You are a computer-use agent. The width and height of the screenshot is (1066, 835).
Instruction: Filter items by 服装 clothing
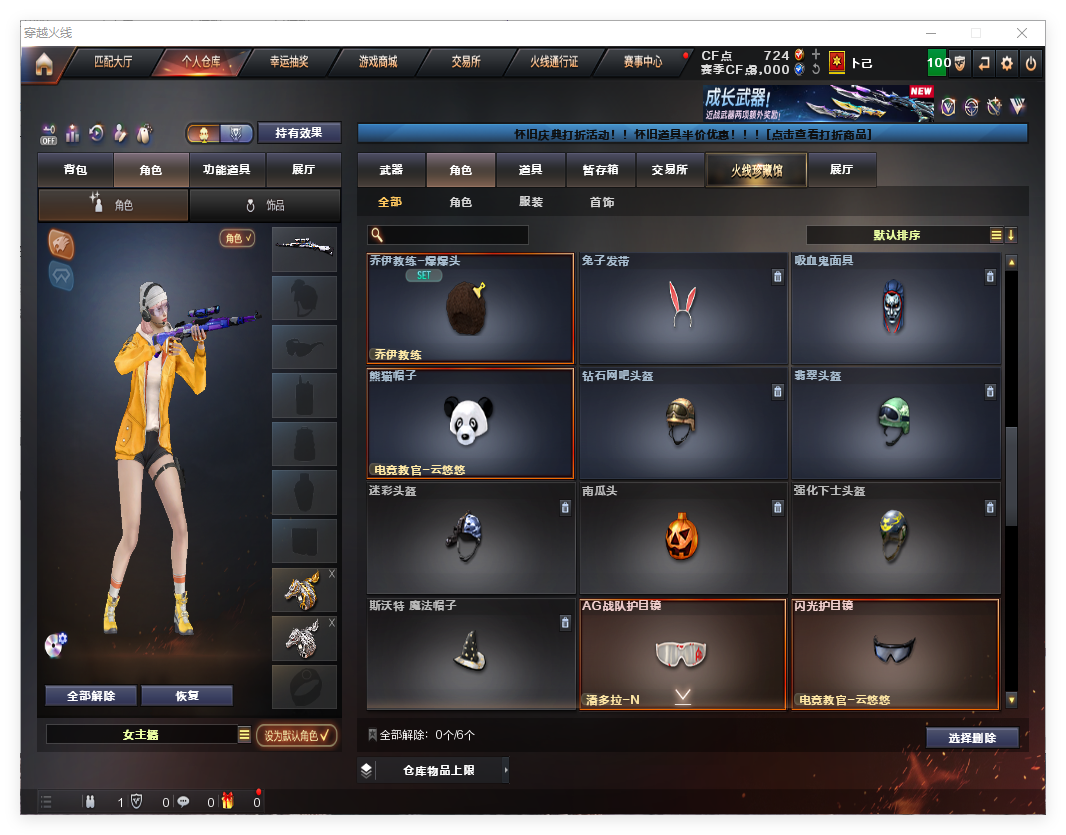531,202
